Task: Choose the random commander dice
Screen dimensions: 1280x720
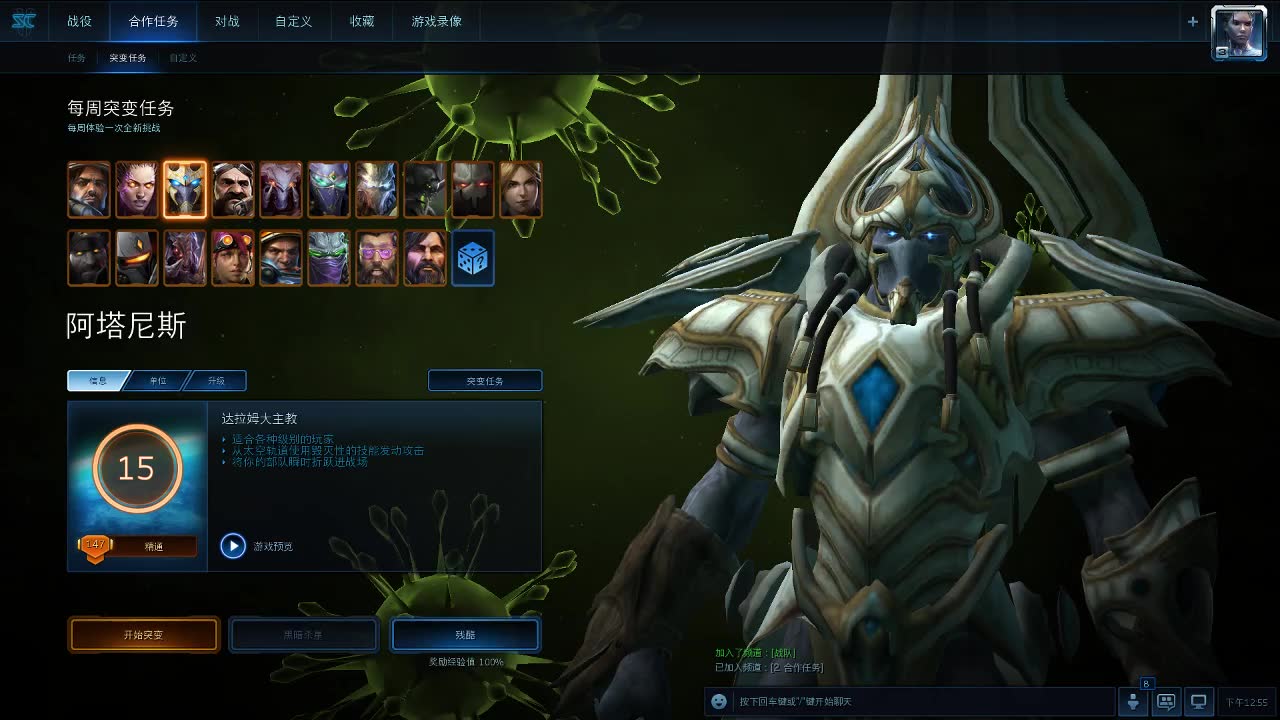Action: [473, 258]
